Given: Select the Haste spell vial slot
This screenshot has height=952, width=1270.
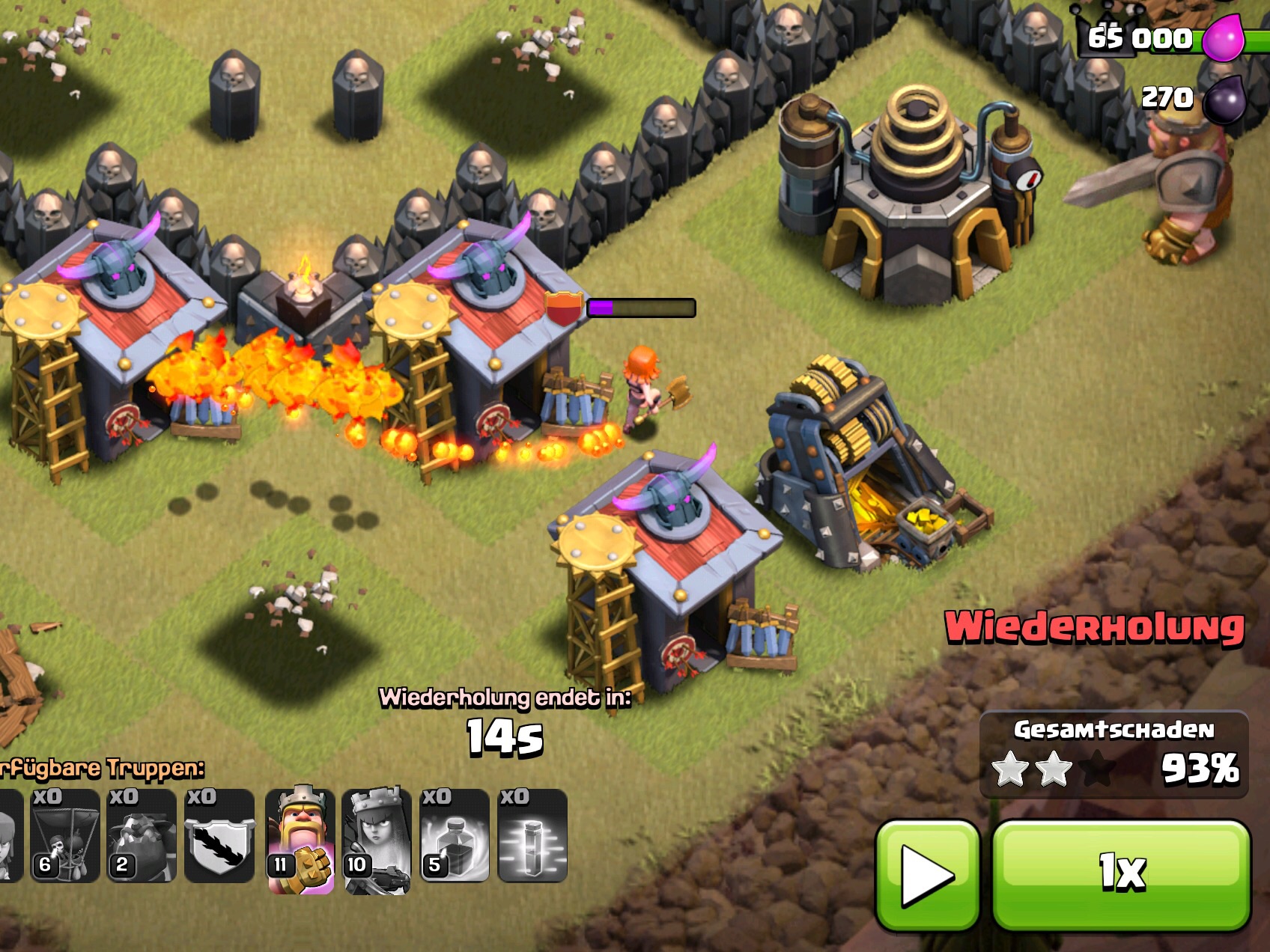Looking at the screenshot, I should point(532,836).
